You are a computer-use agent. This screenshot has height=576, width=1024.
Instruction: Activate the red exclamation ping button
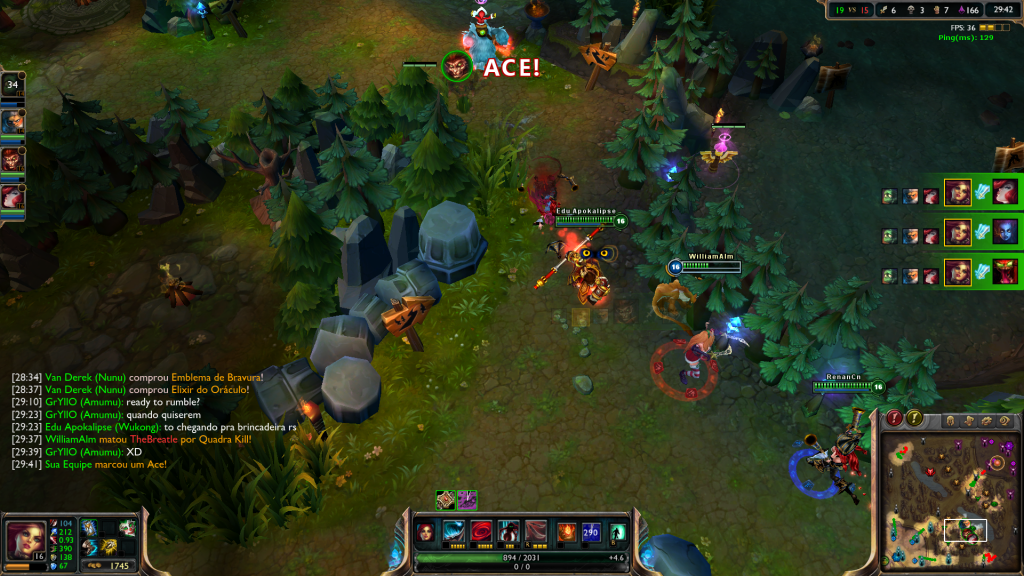click(x=896, y=418)
